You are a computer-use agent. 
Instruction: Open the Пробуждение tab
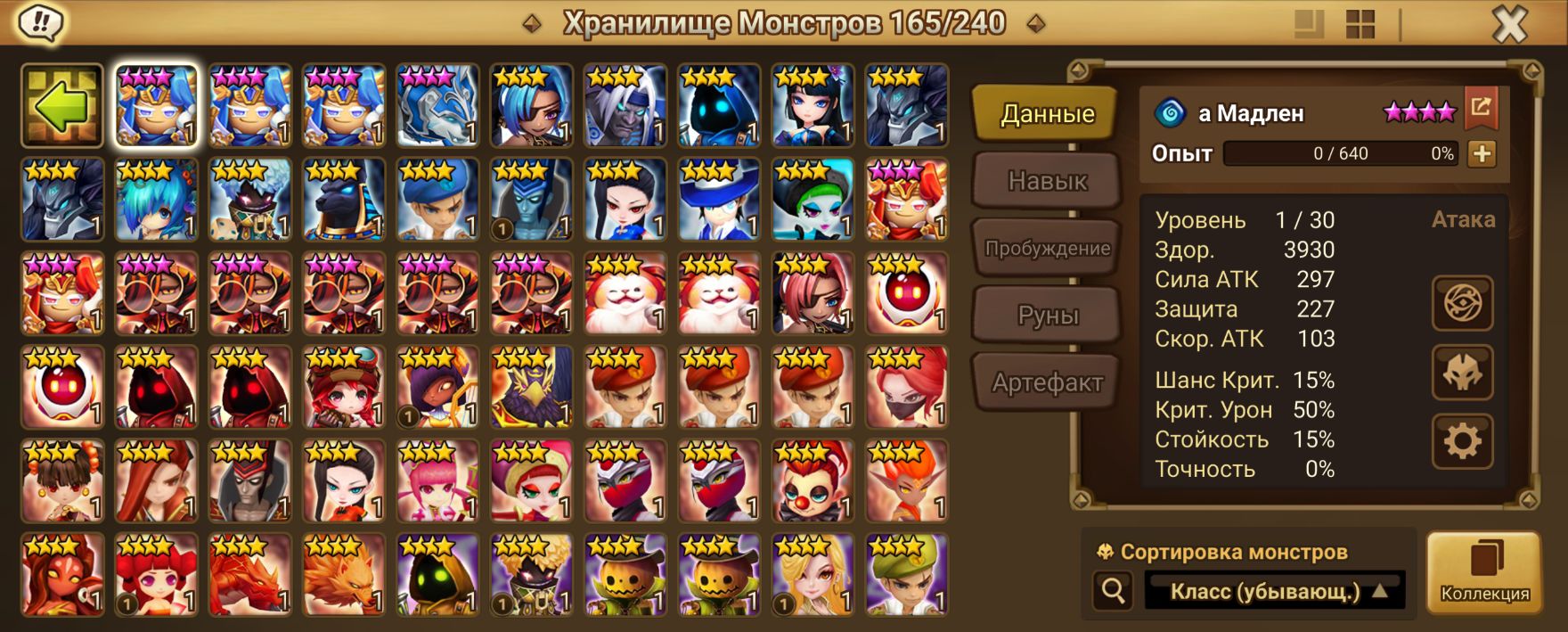[1047, 249]
